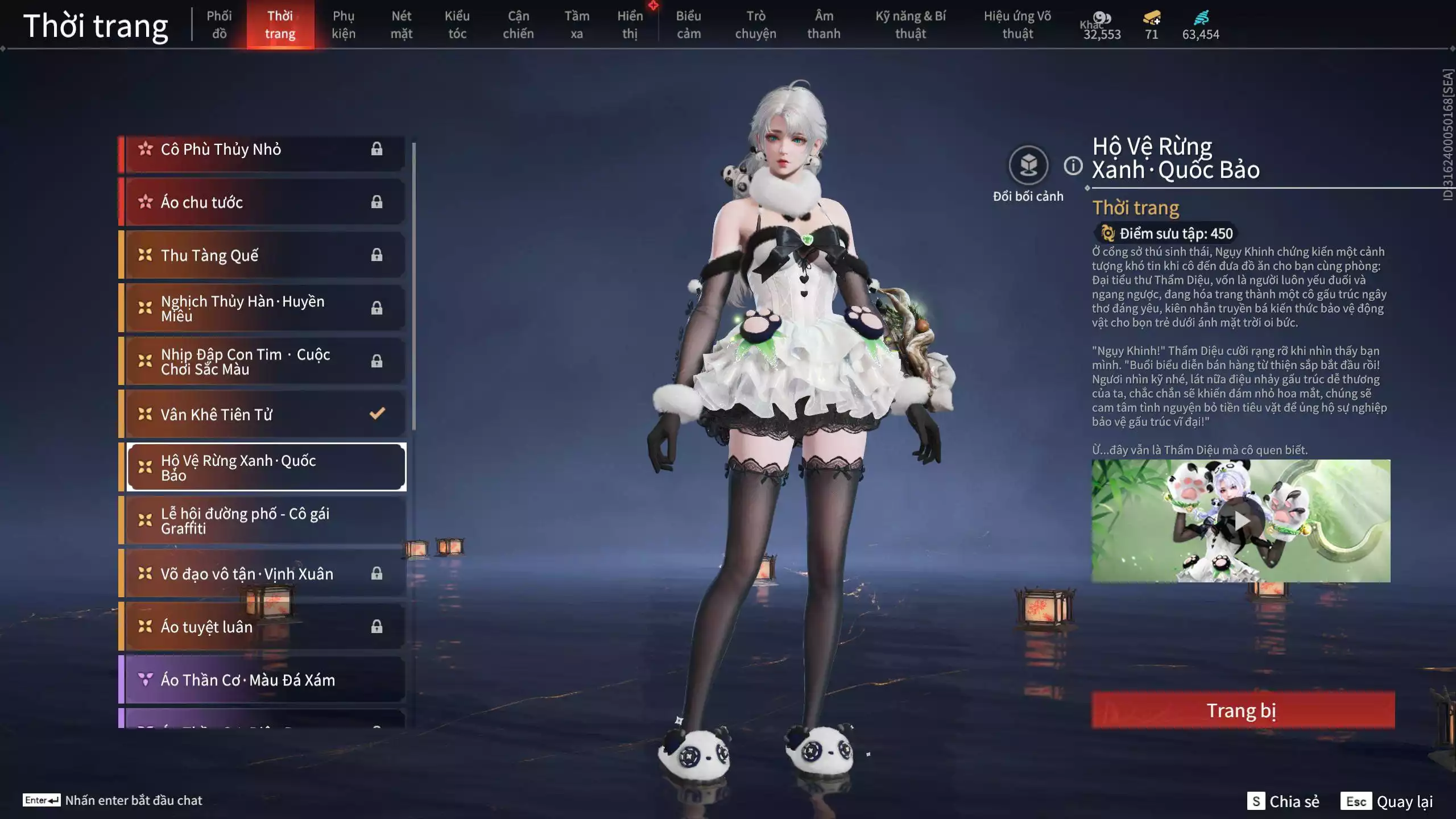Click Chia sẻ to share outfit
1456x819 pixels.
tap(1283, 801)
